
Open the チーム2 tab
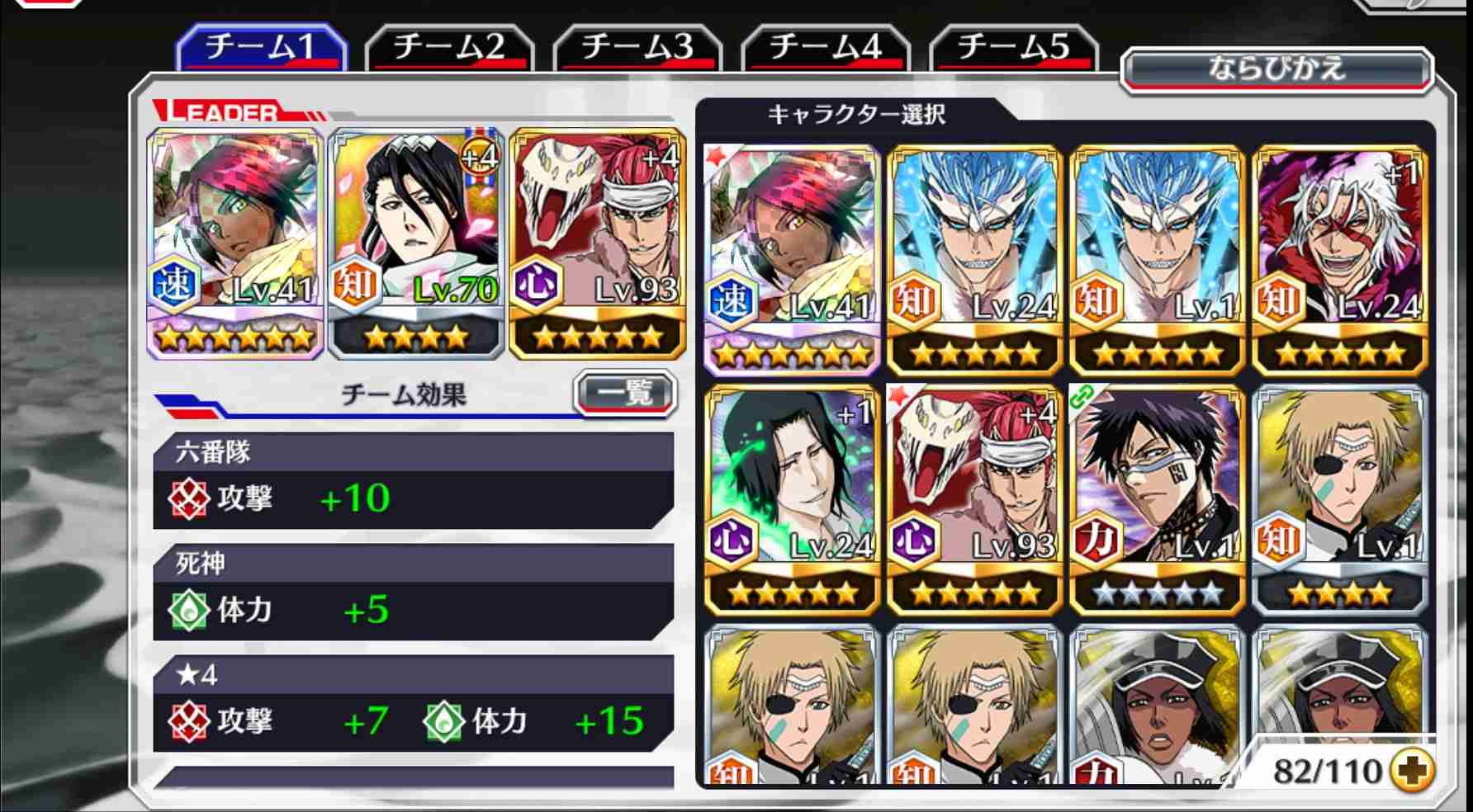449,47
